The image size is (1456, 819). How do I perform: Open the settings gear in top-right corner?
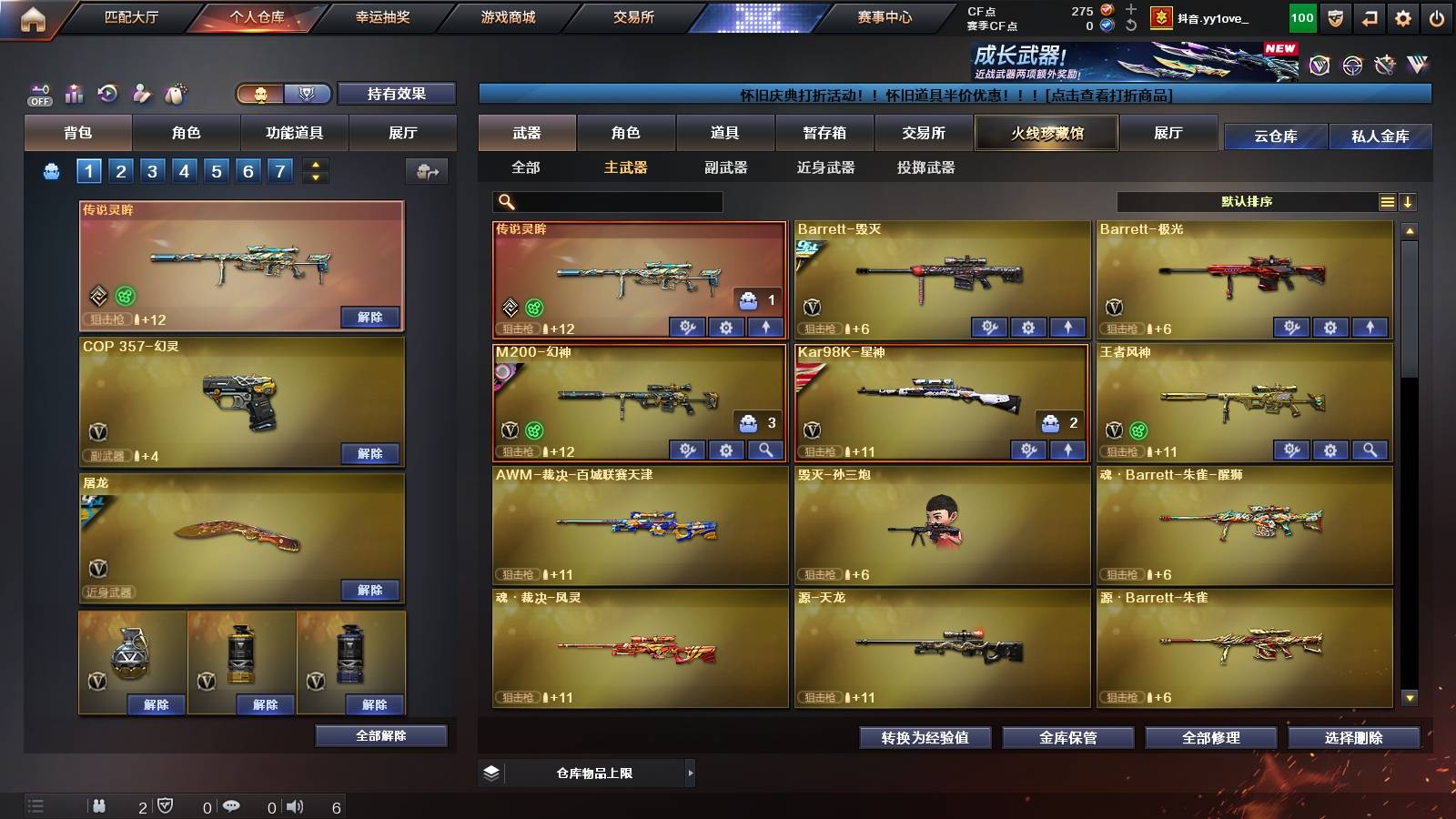coord(1402,16)
